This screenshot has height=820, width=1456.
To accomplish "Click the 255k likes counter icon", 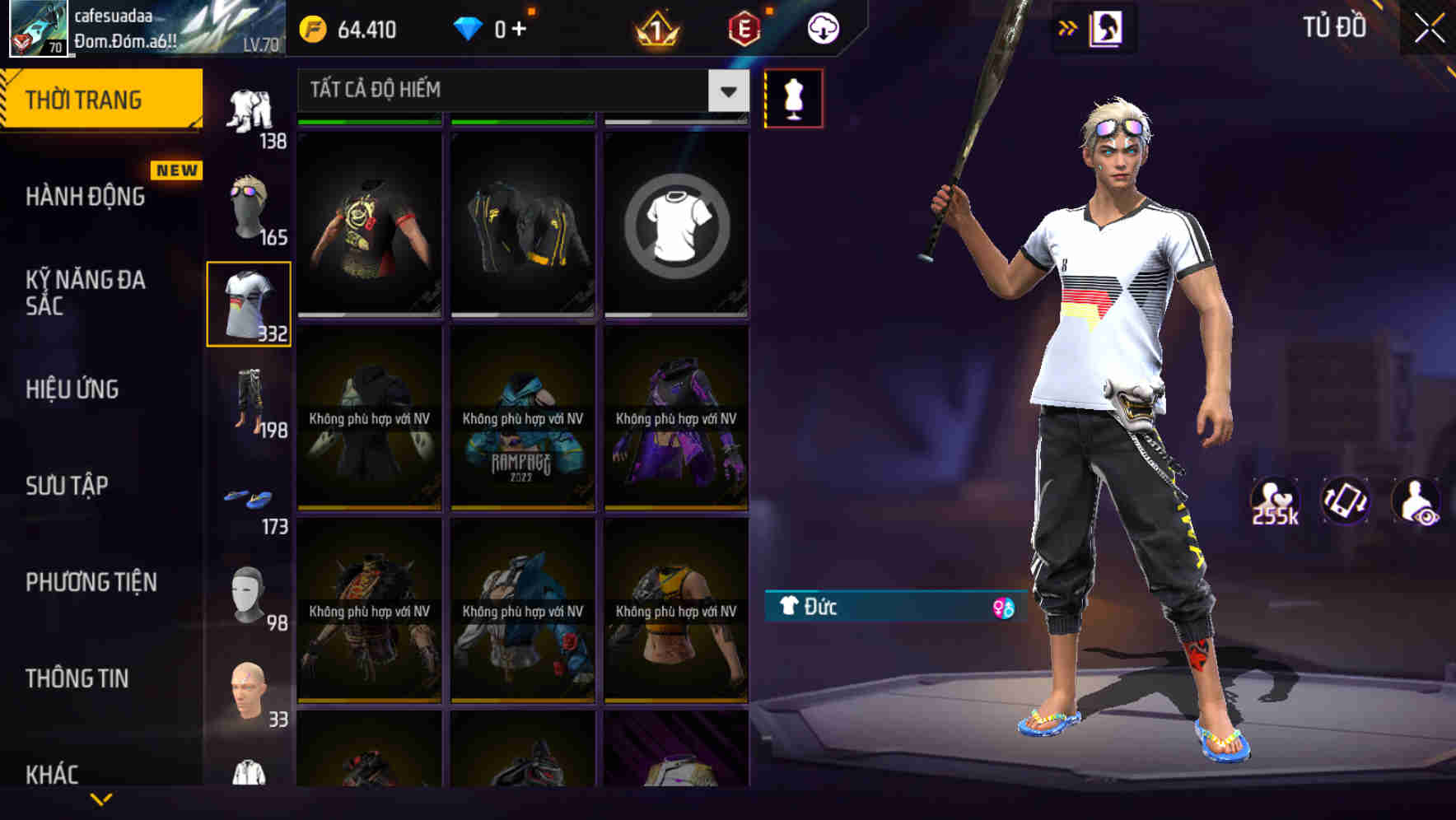I will tap(1276, 498).
